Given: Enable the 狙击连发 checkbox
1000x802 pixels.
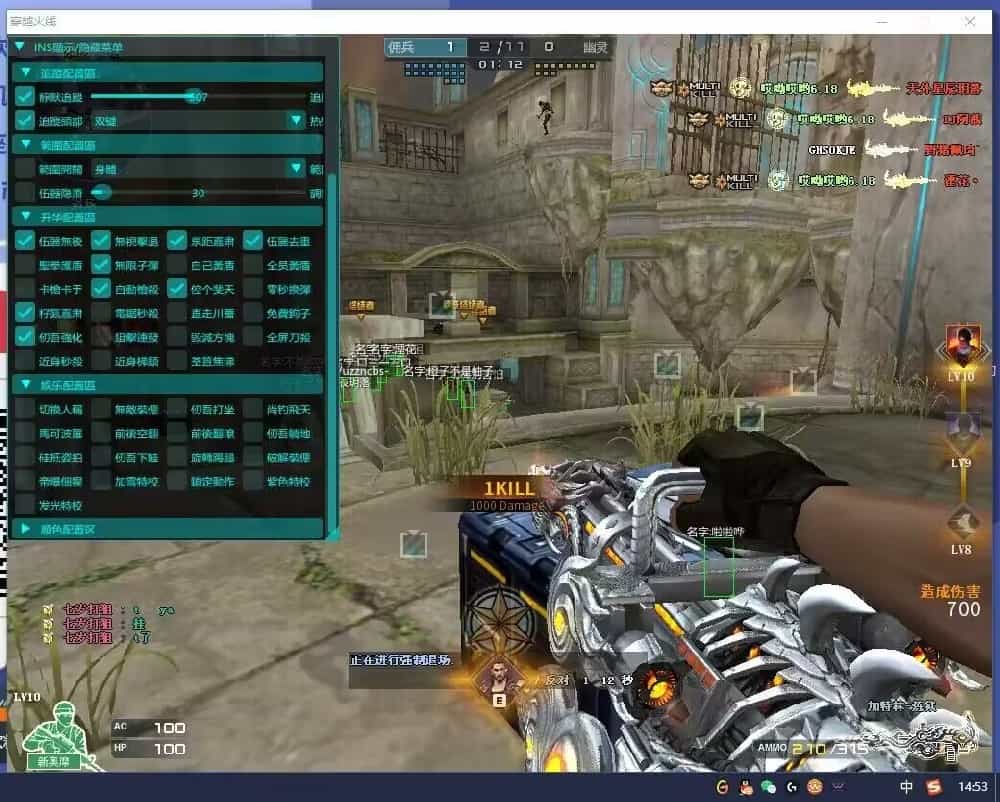Looking at the screenshot, I should click(101, 337).
